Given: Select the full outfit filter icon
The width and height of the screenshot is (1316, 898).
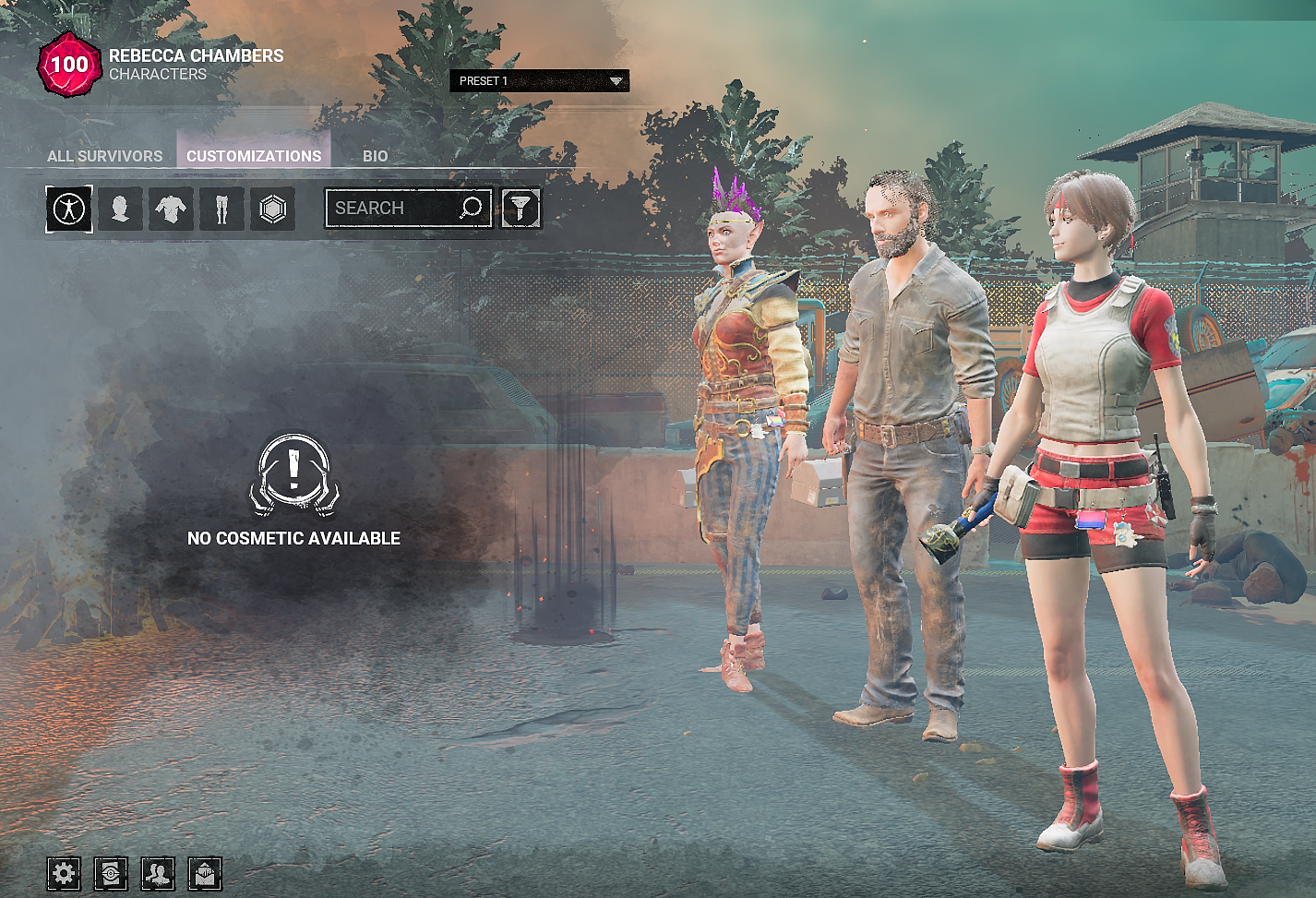Looking at the screenshot, I should click(x=69, y=210).
